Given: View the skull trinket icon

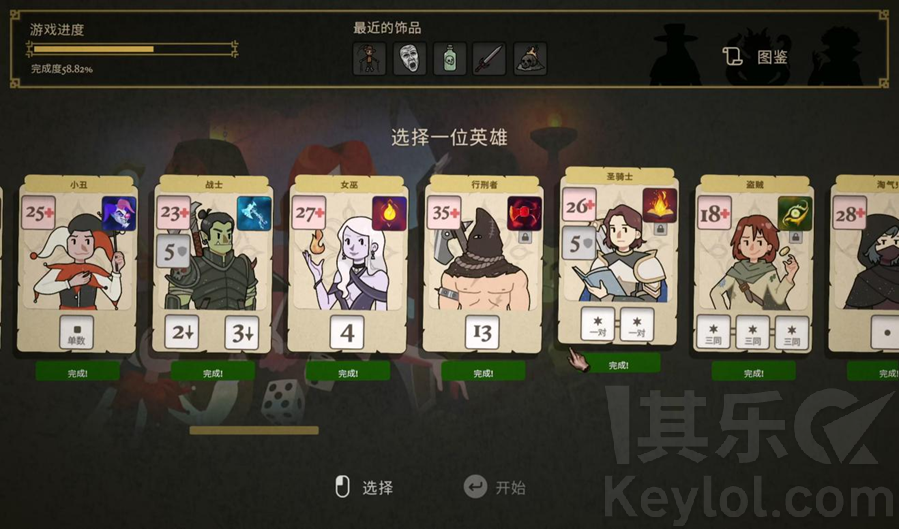Looking at the screenshot, I should point(529,59).
